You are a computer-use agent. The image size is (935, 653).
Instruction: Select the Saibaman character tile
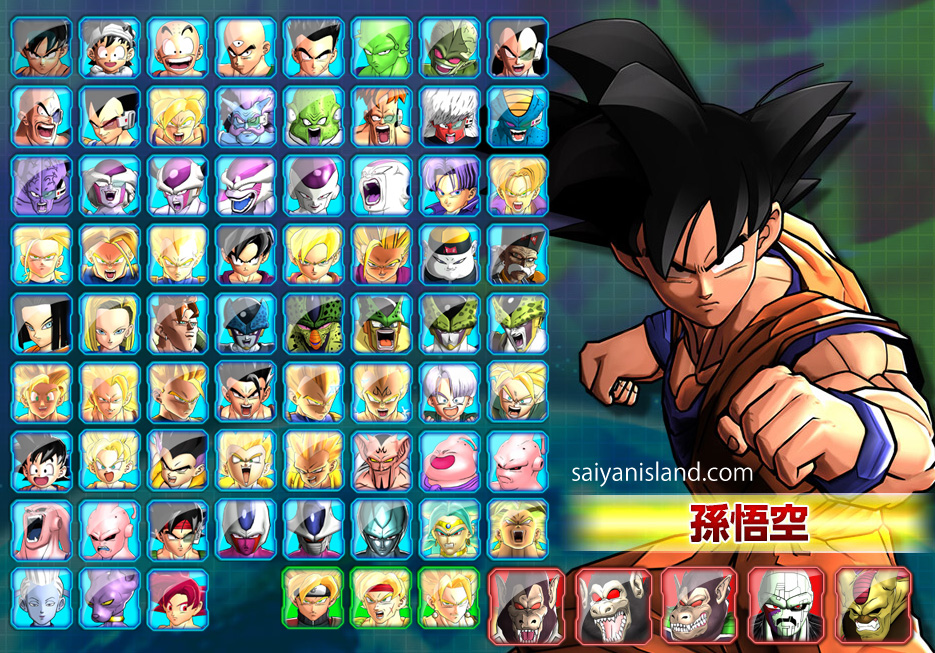click(449, 48)
